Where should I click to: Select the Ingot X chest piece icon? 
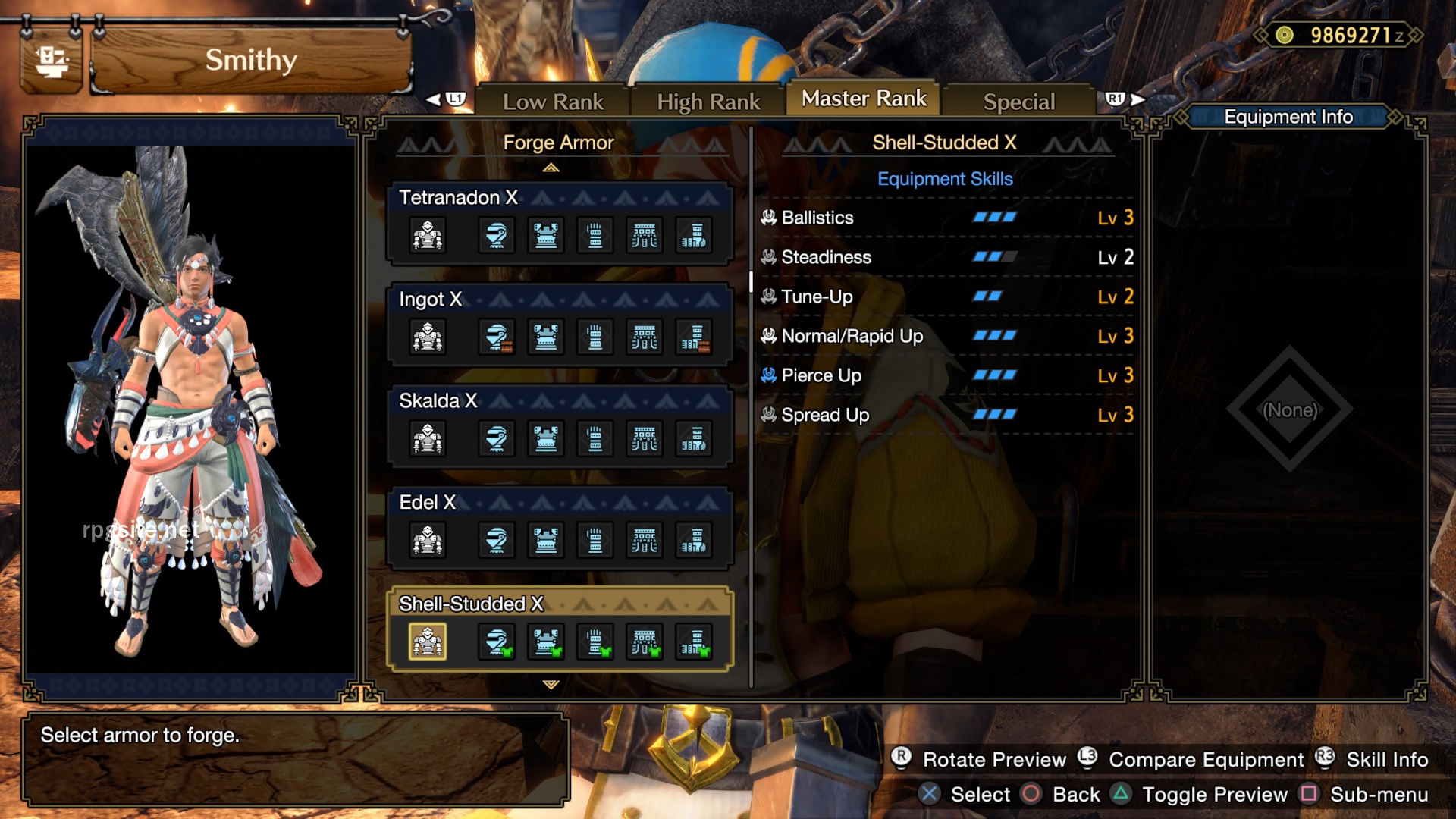(546, 337)
